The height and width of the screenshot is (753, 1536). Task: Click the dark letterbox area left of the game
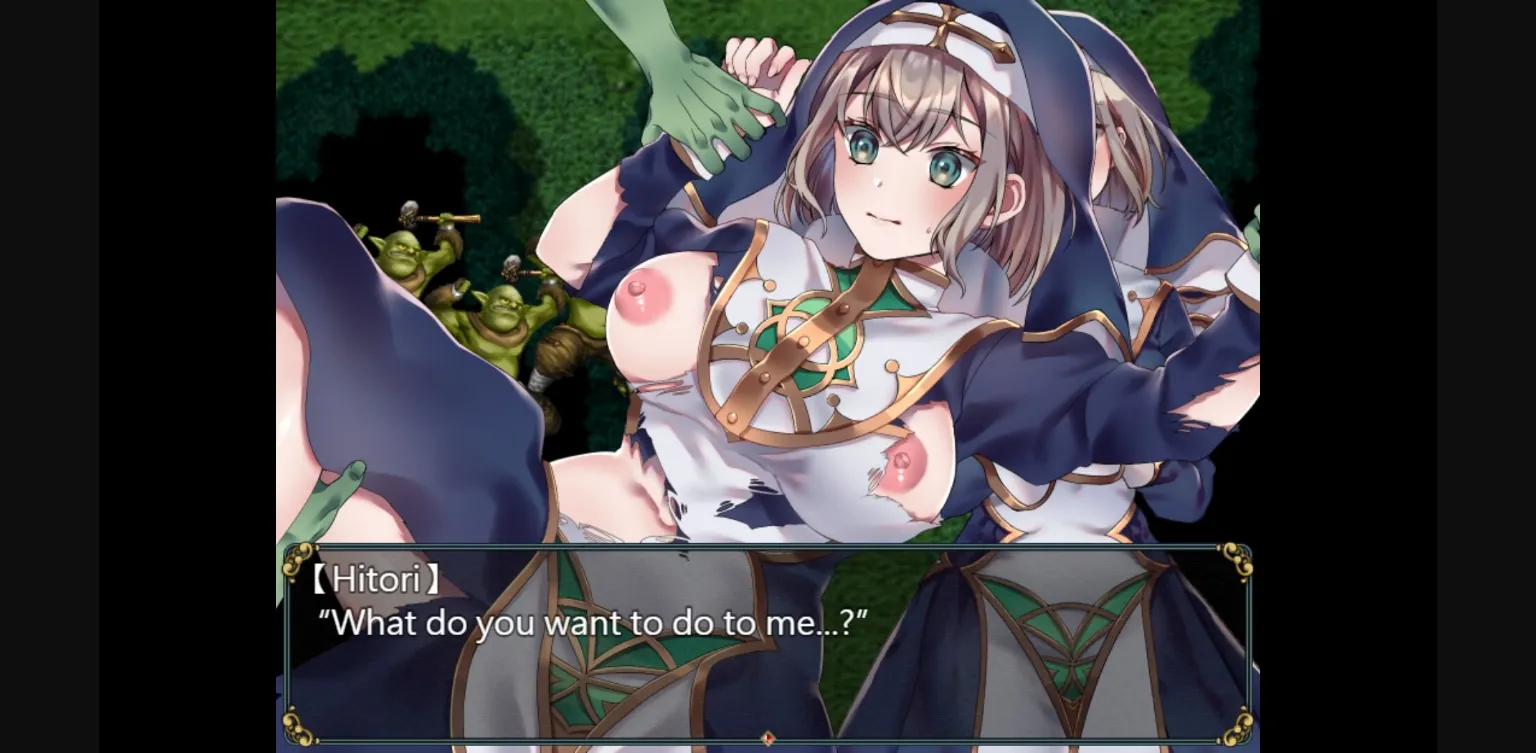coord(140,375)
